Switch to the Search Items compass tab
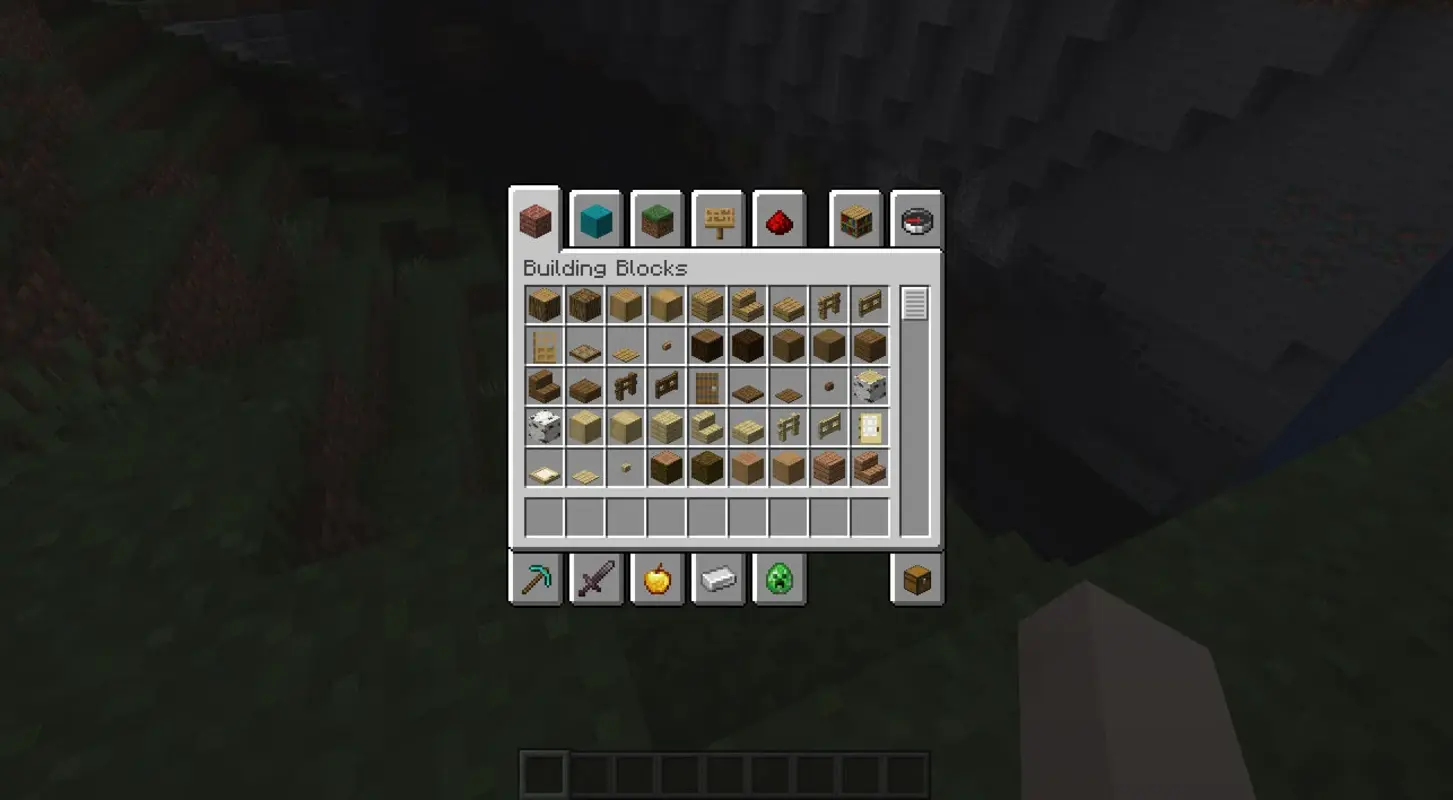Viewport: 1453px width, 800px height. pos(916,220)
